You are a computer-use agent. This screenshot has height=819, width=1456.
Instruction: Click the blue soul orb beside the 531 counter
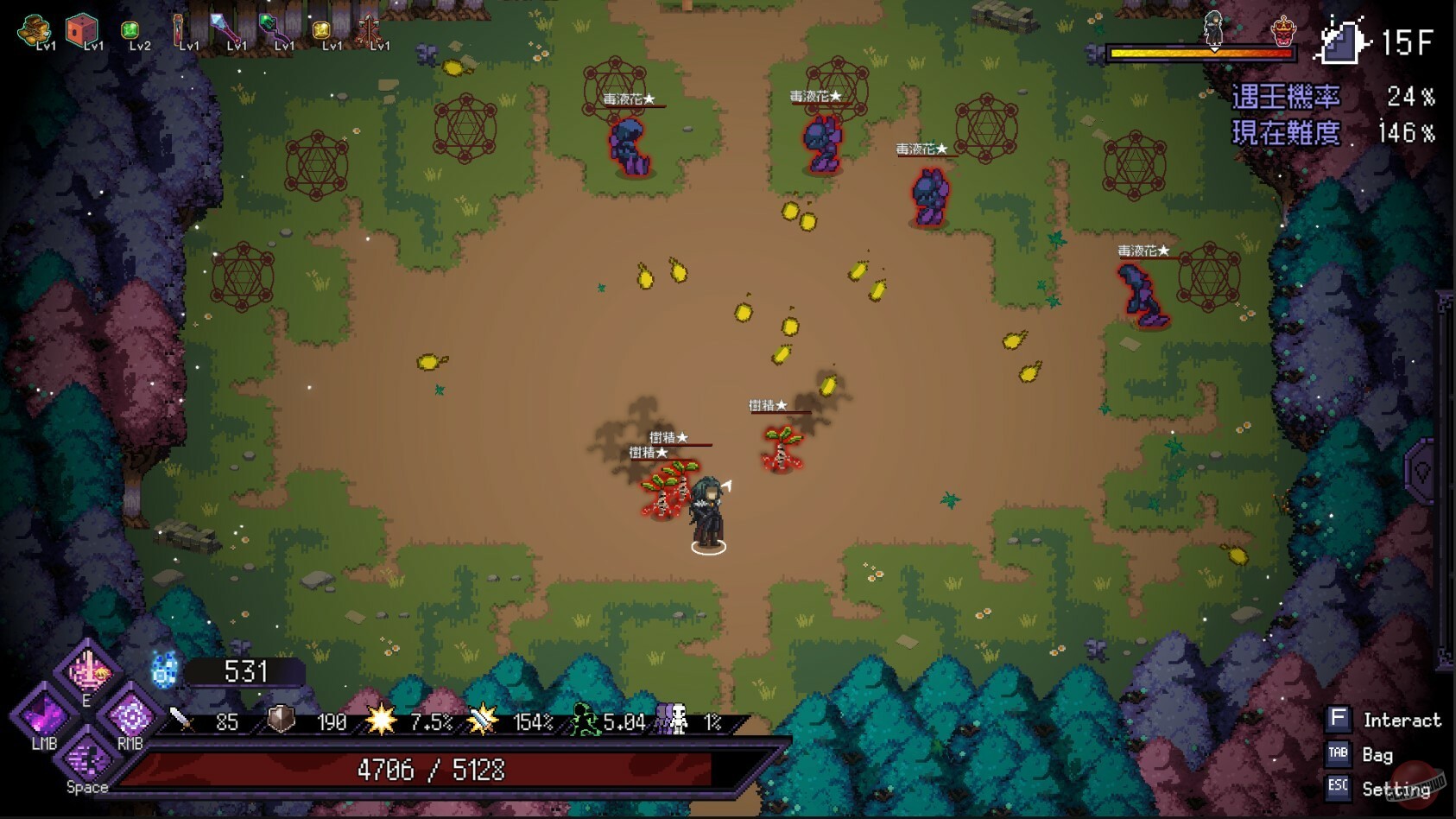coord(163,668)
